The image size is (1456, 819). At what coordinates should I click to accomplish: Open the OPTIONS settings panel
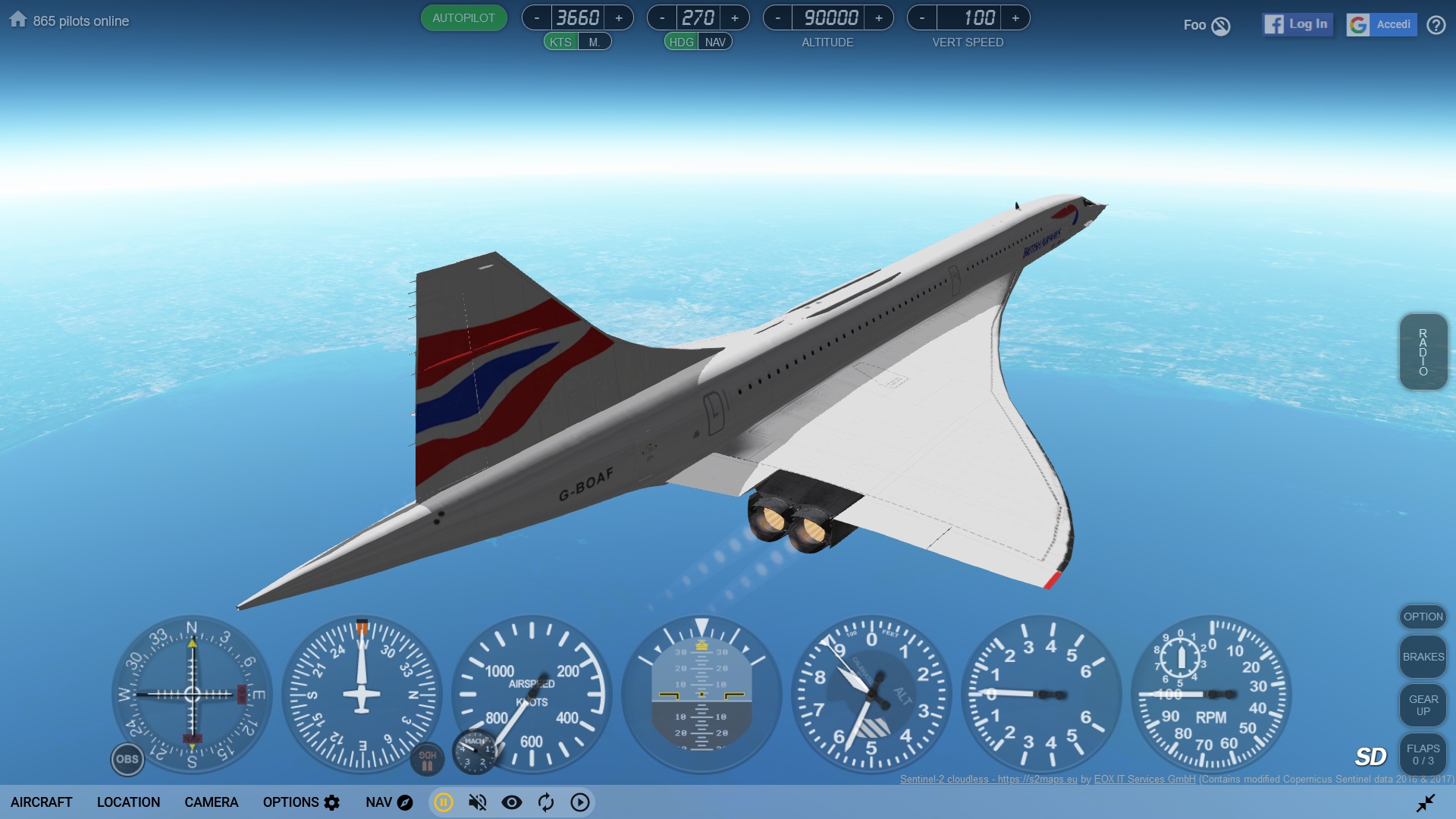(x=301, y=802)
